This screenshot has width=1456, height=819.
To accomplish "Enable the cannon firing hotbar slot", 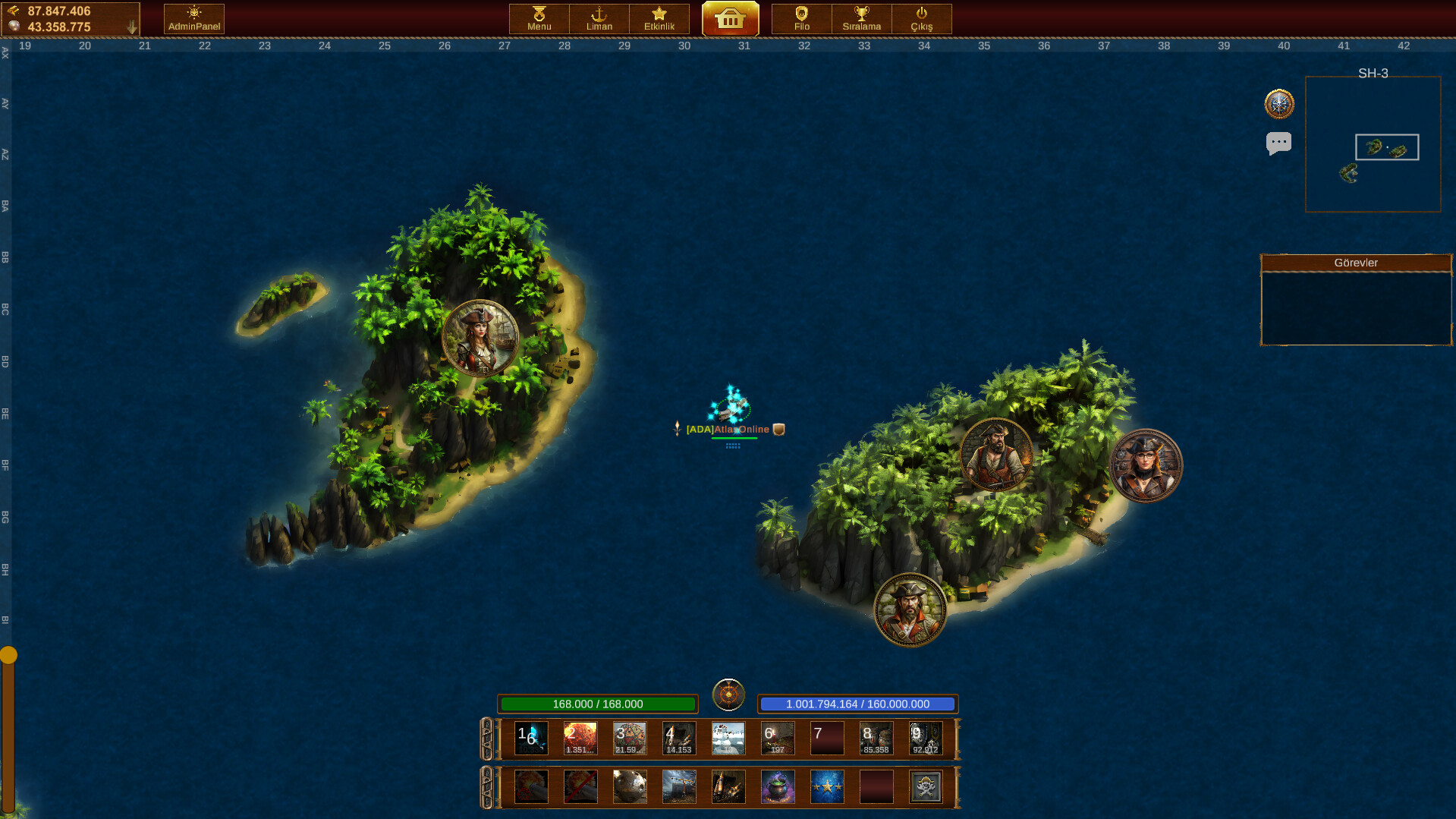I will [530, 786].
